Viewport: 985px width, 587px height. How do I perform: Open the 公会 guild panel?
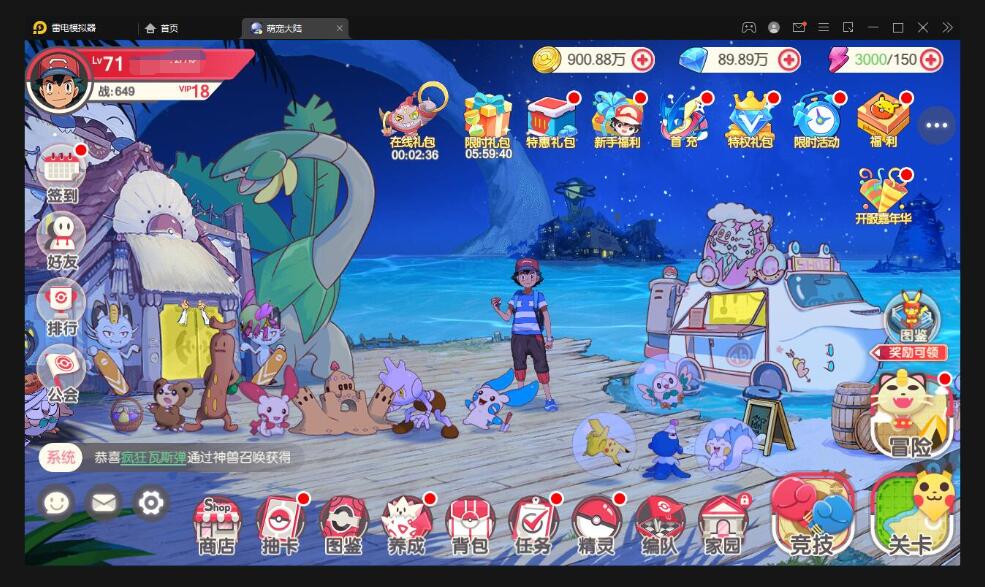pos(61,368)
